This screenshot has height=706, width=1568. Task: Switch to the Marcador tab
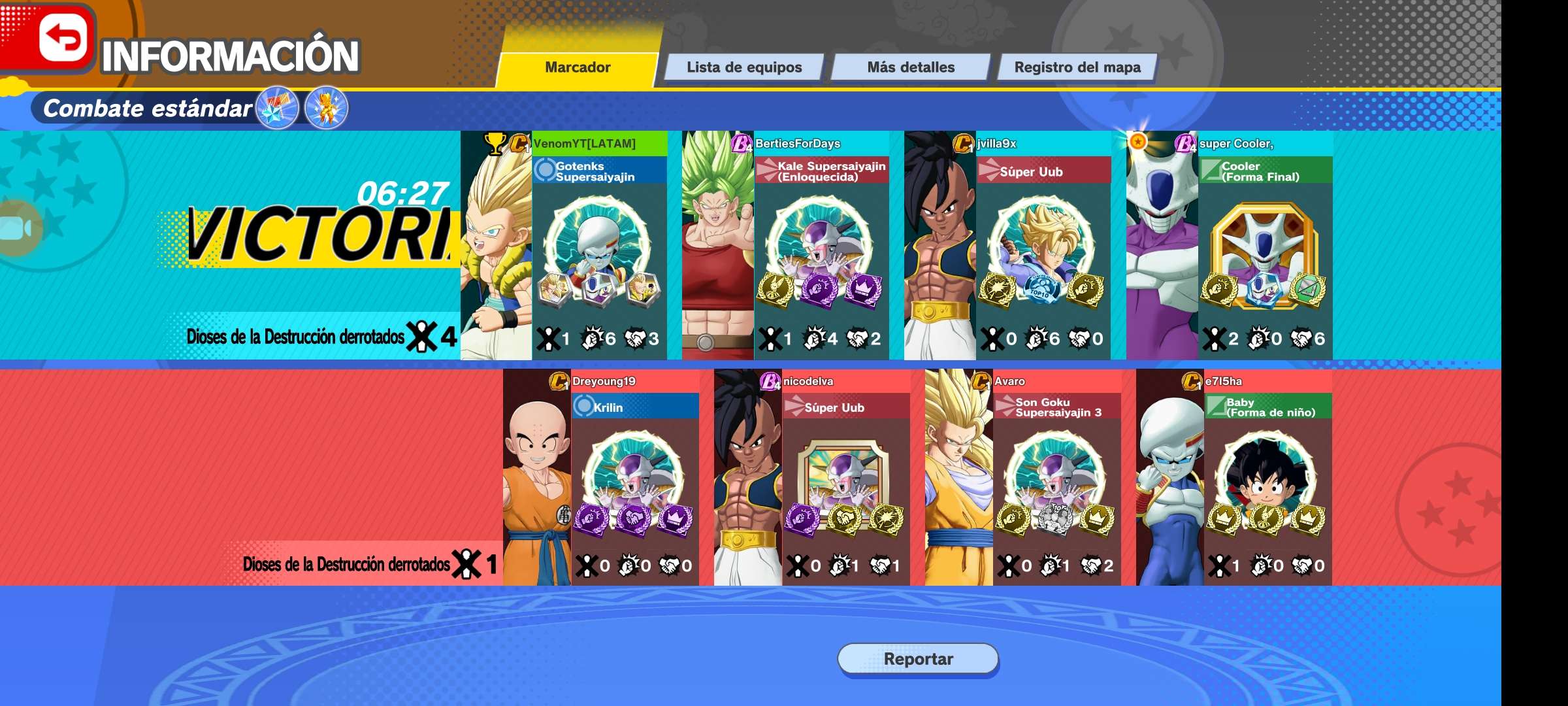click(x=578, y=67)
